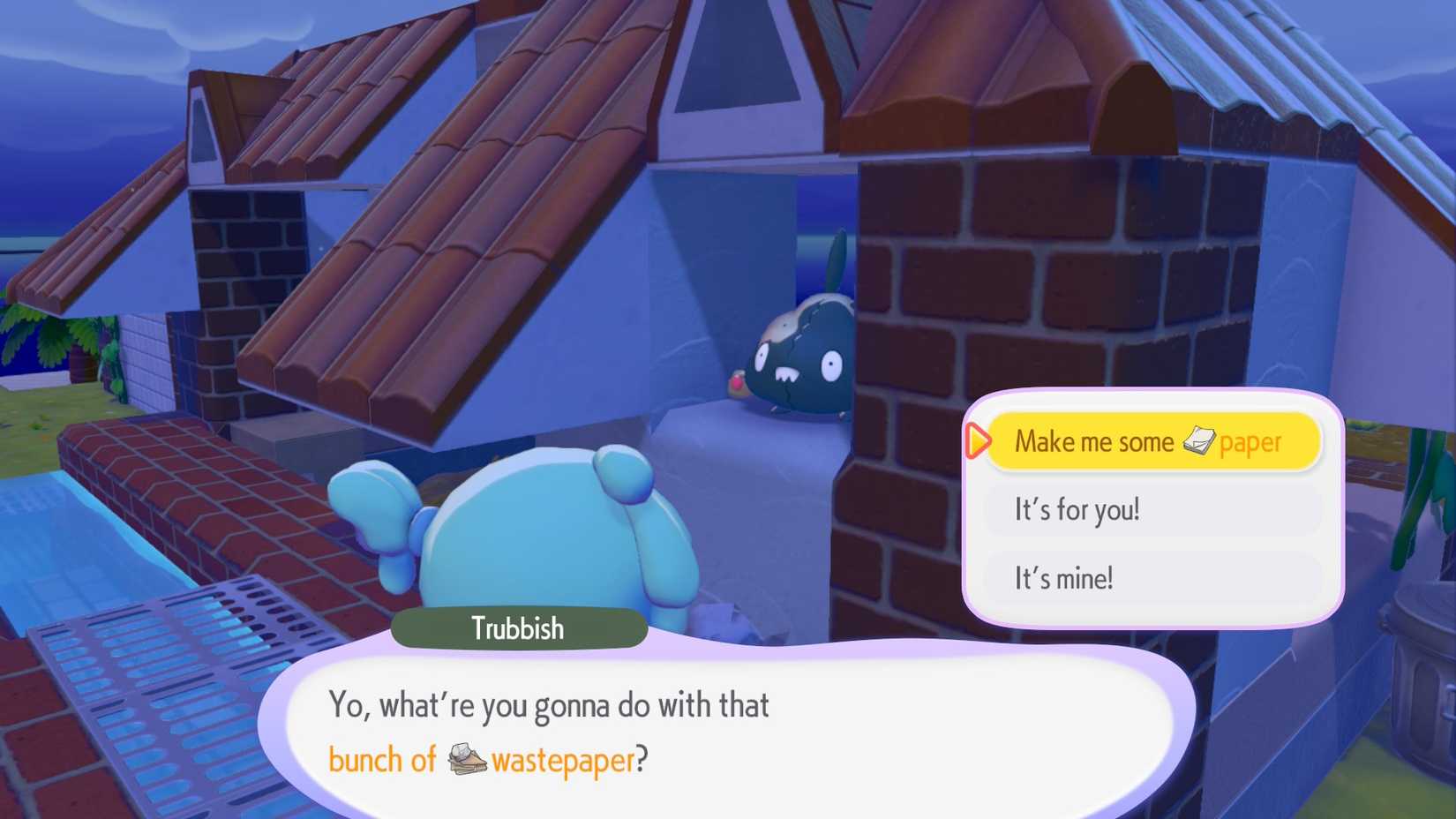Click the Trubbish name tag badge
This screenshot has width=1456, height=819.
click(517, 628)
